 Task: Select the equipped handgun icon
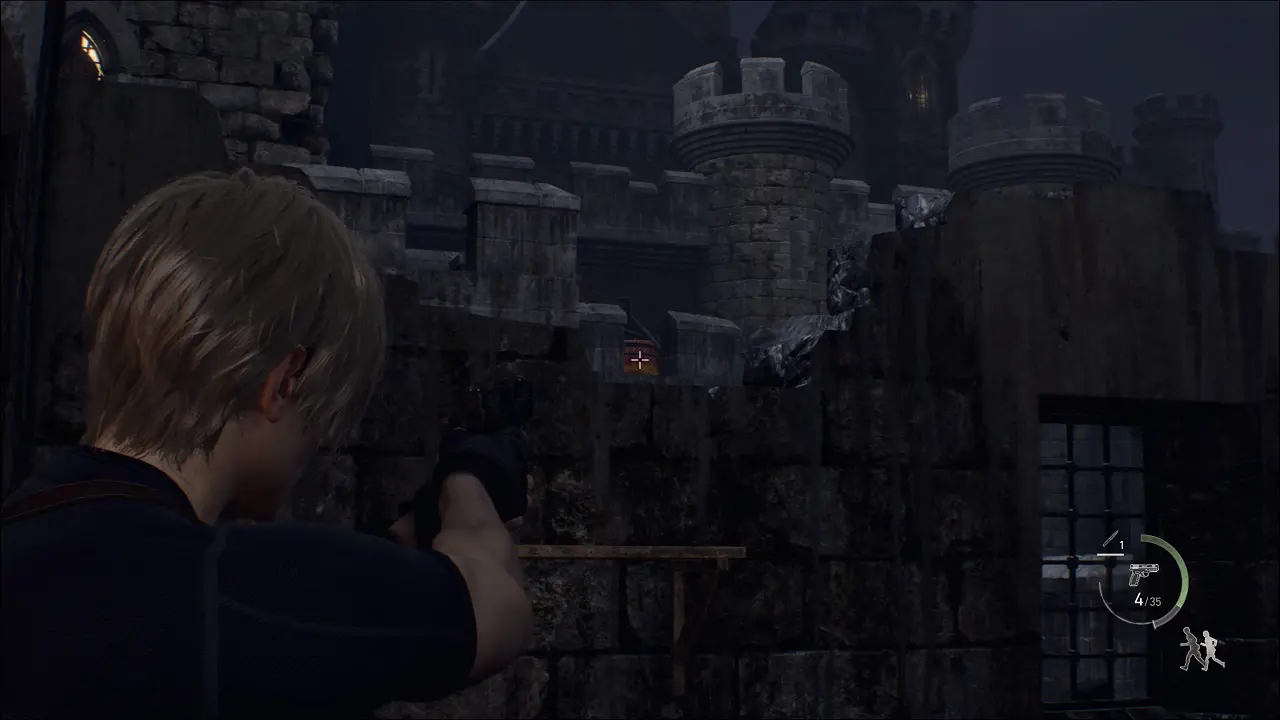[x=1142, y=575]
